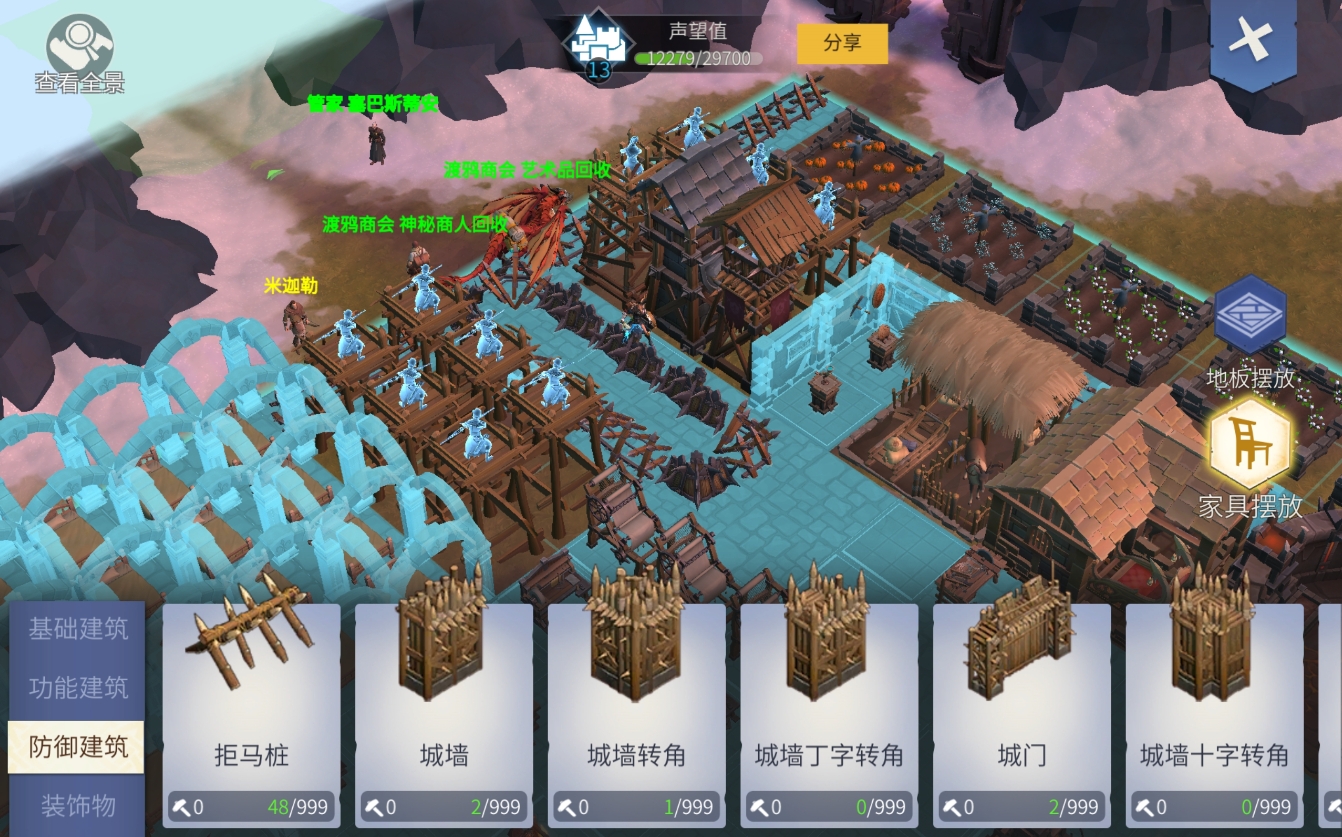Open 地板摆放 floor placement mode
Screen dimensions: 1342x837
(x=1250, y=318)
